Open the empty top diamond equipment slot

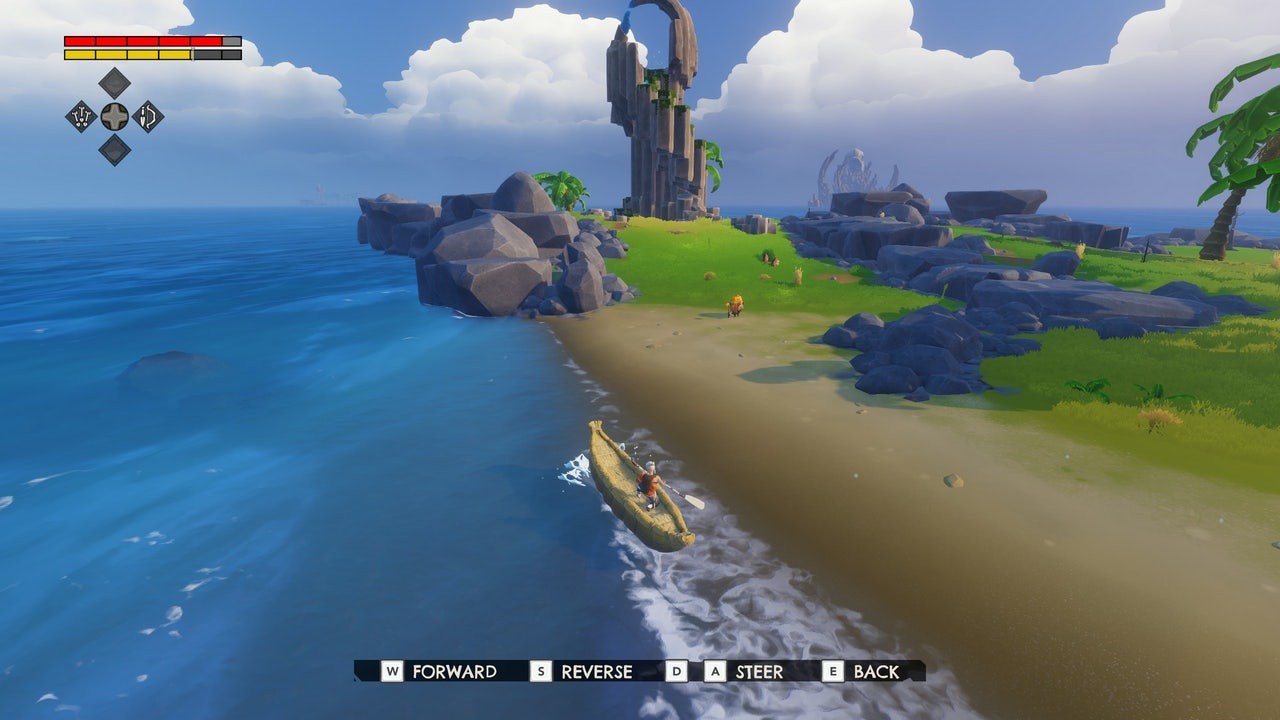[113, 82]
